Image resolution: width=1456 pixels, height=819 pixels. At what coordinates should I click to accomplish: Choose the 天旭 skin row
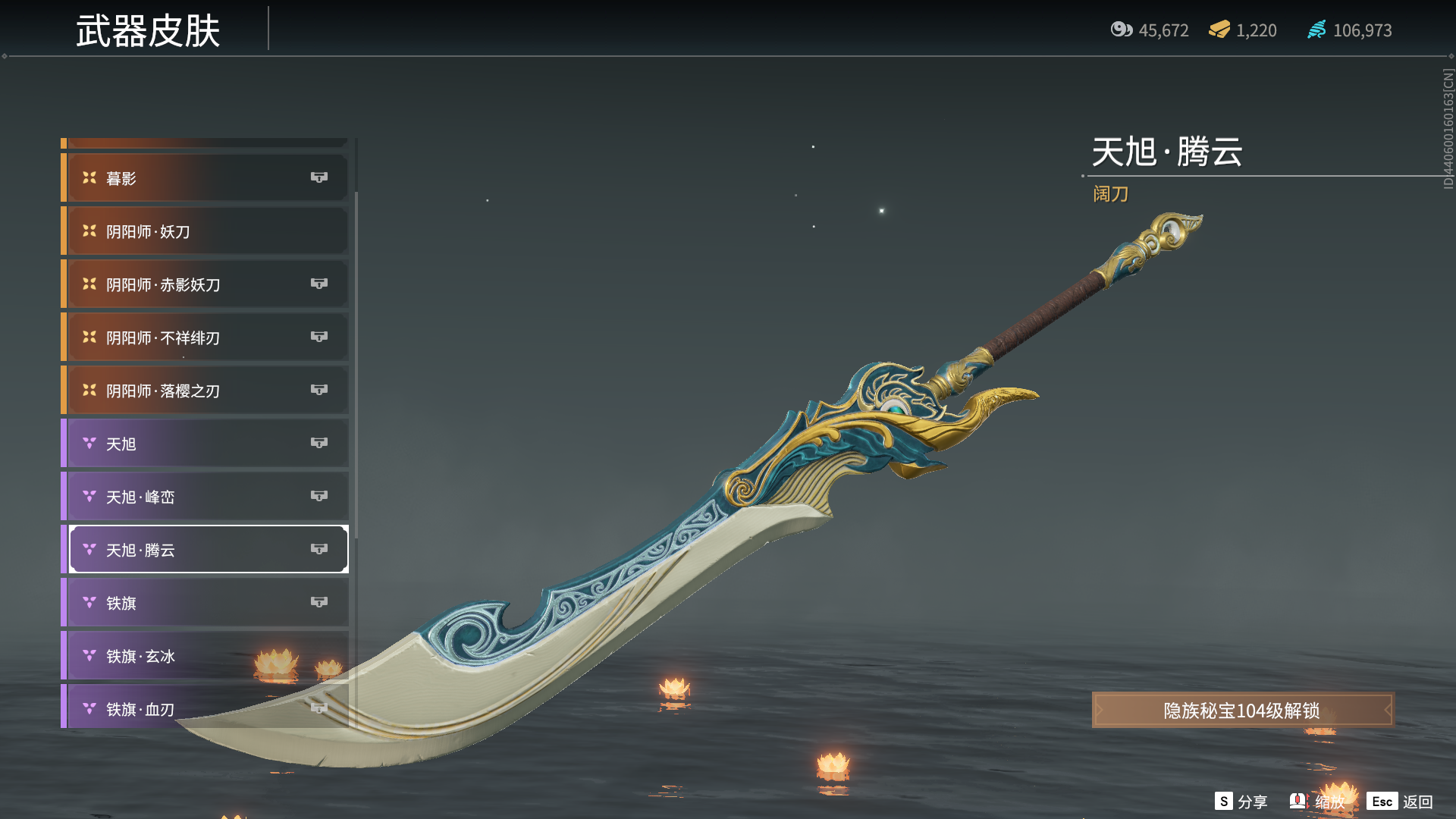click(206, 444)
